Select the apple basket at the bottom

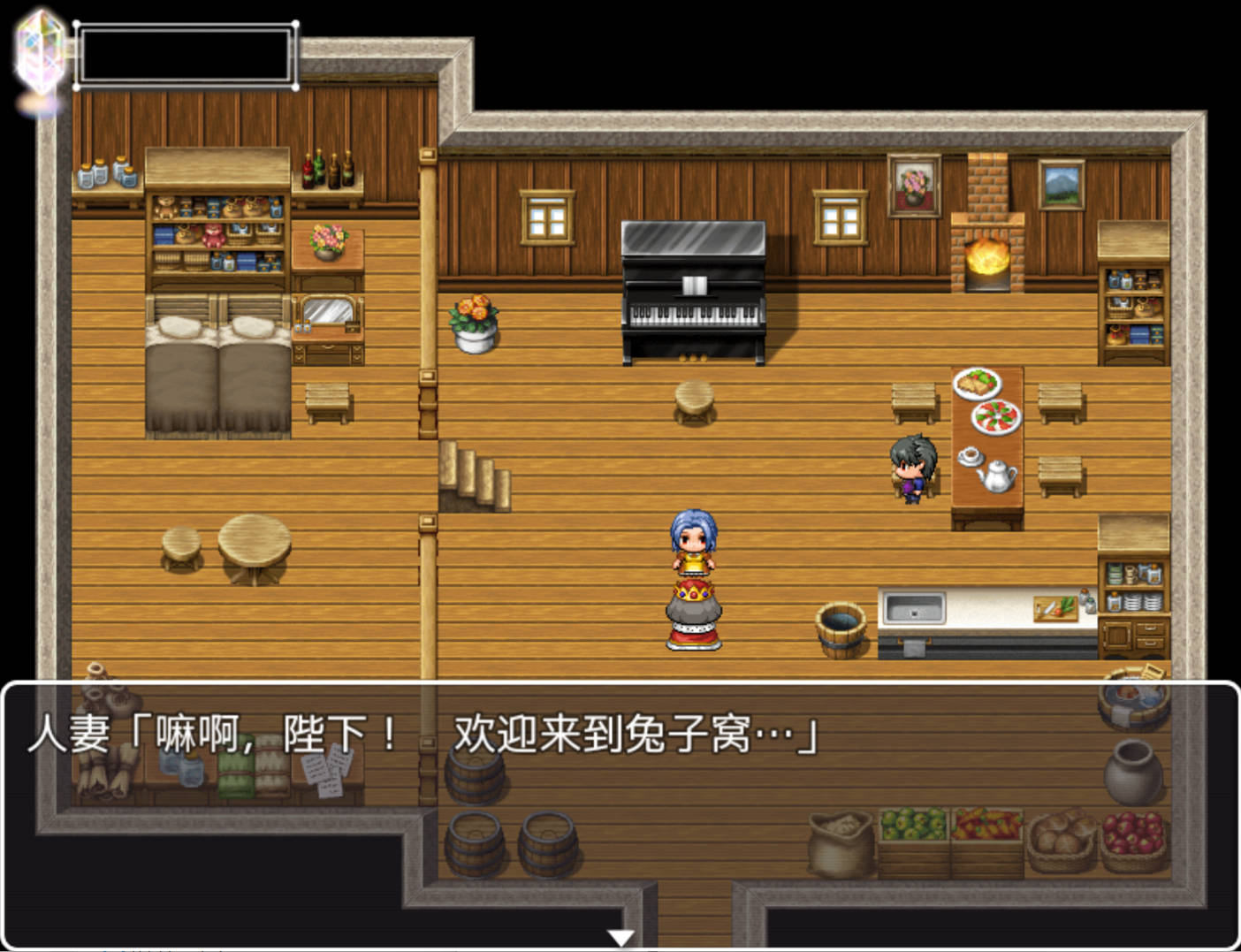tap(1134, 840)
